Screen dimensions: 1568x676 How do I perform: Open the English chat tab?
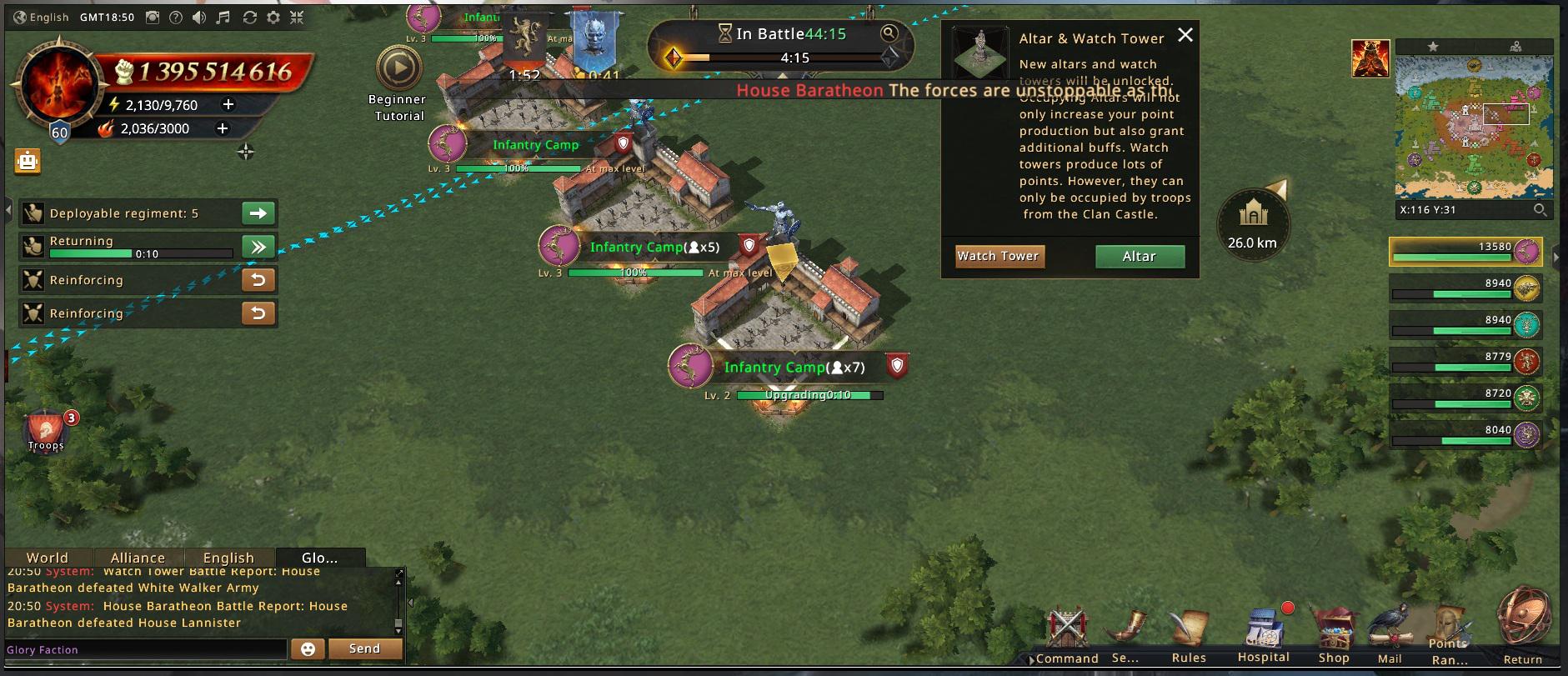[x=228, y=558]
